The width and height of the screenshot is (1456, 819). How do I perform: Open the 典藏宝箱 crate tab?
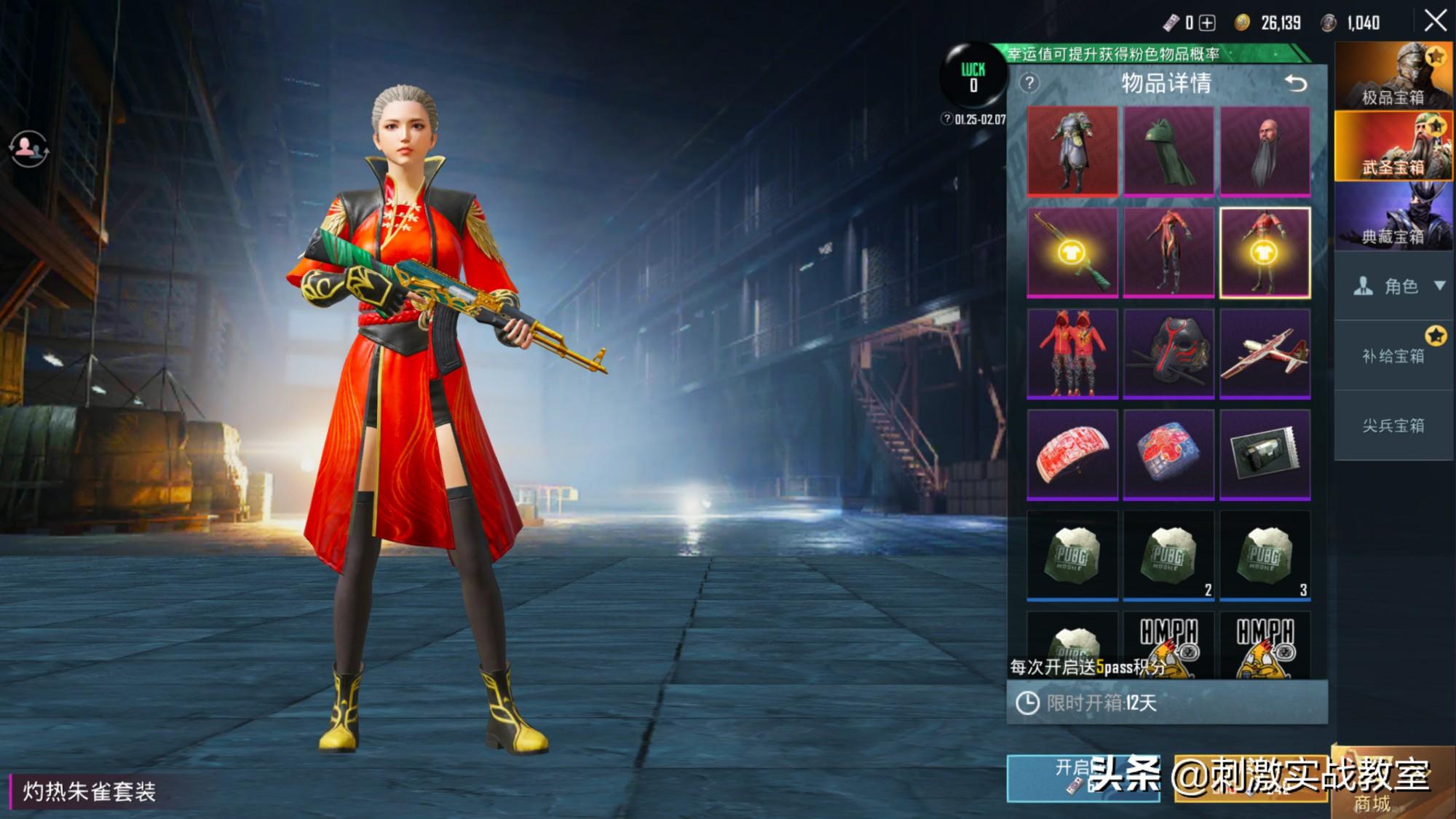1393,215
